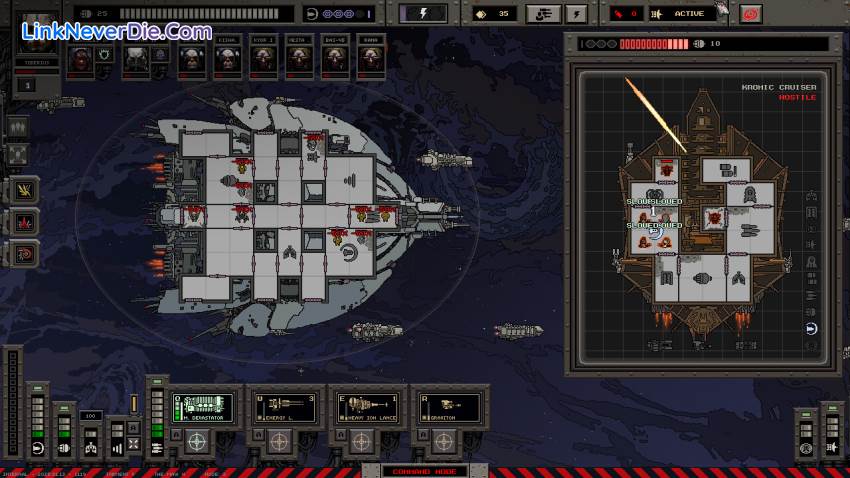Activate the red spiral ability icon
Image resolution: width=850 pixels, height=478 pixels.
point(23,253)
